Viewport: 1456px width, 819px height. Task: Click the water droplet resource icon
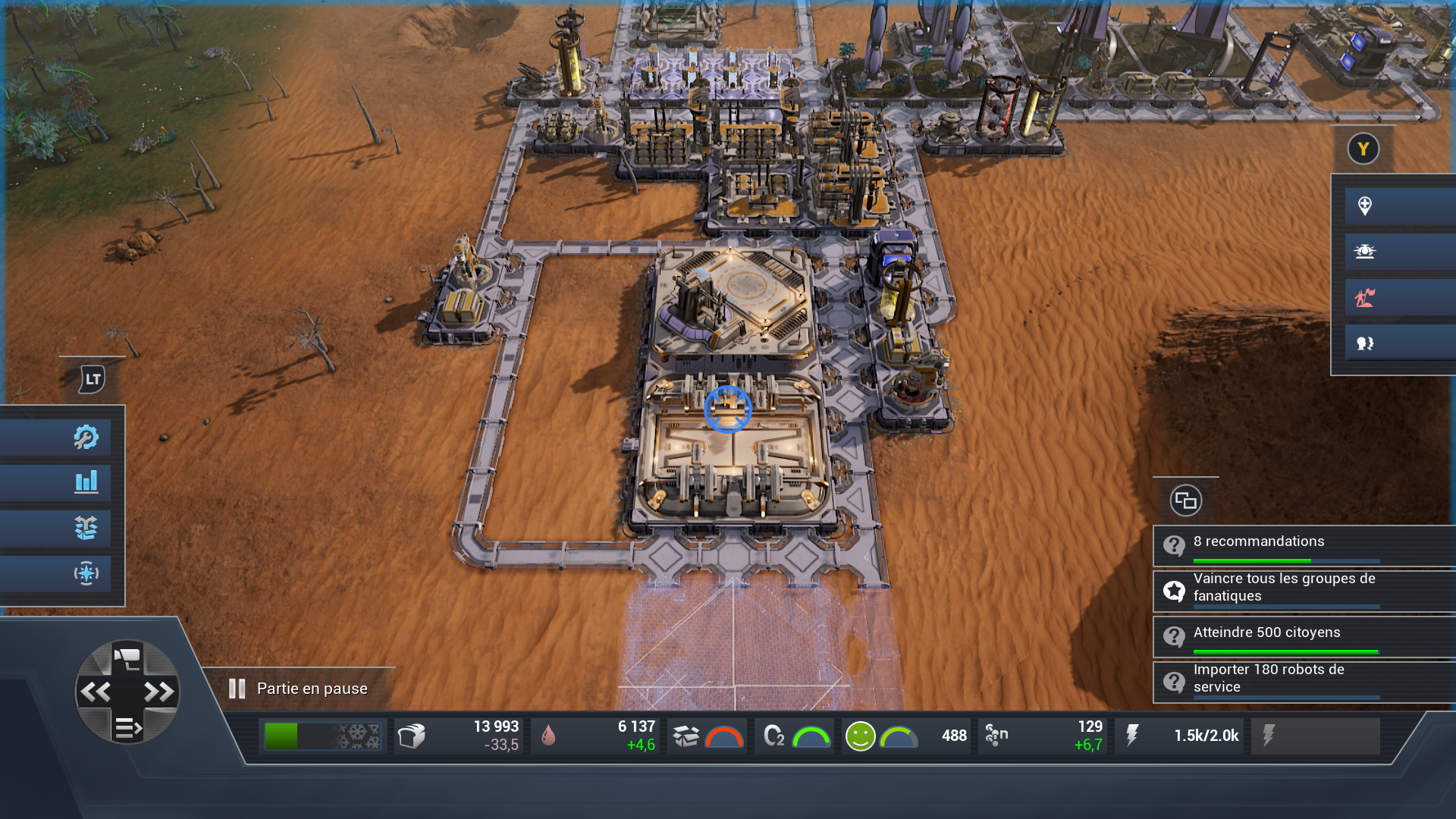click(x=548, y=736)
